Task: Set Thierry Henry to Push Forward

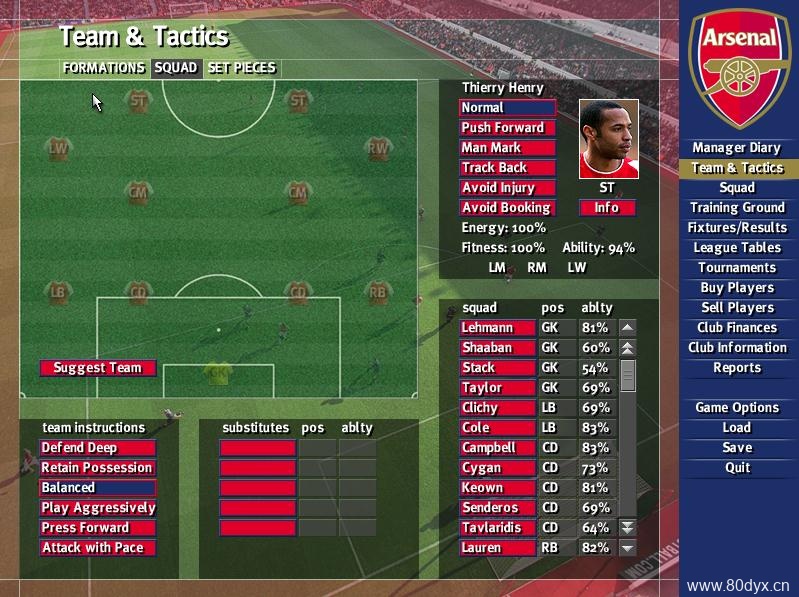Action: (x=507, y=128)
